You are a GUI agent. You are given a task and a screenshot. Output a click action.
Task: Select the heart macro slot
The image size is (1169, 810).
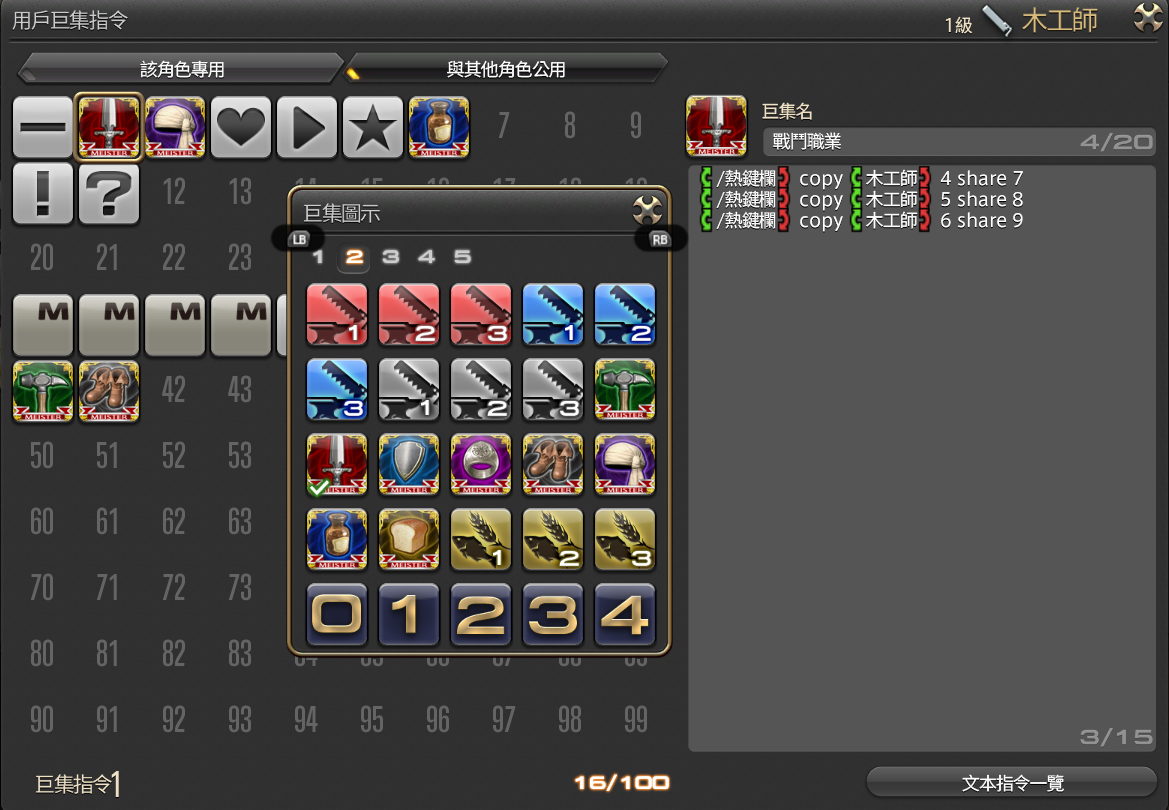(241, 127)
